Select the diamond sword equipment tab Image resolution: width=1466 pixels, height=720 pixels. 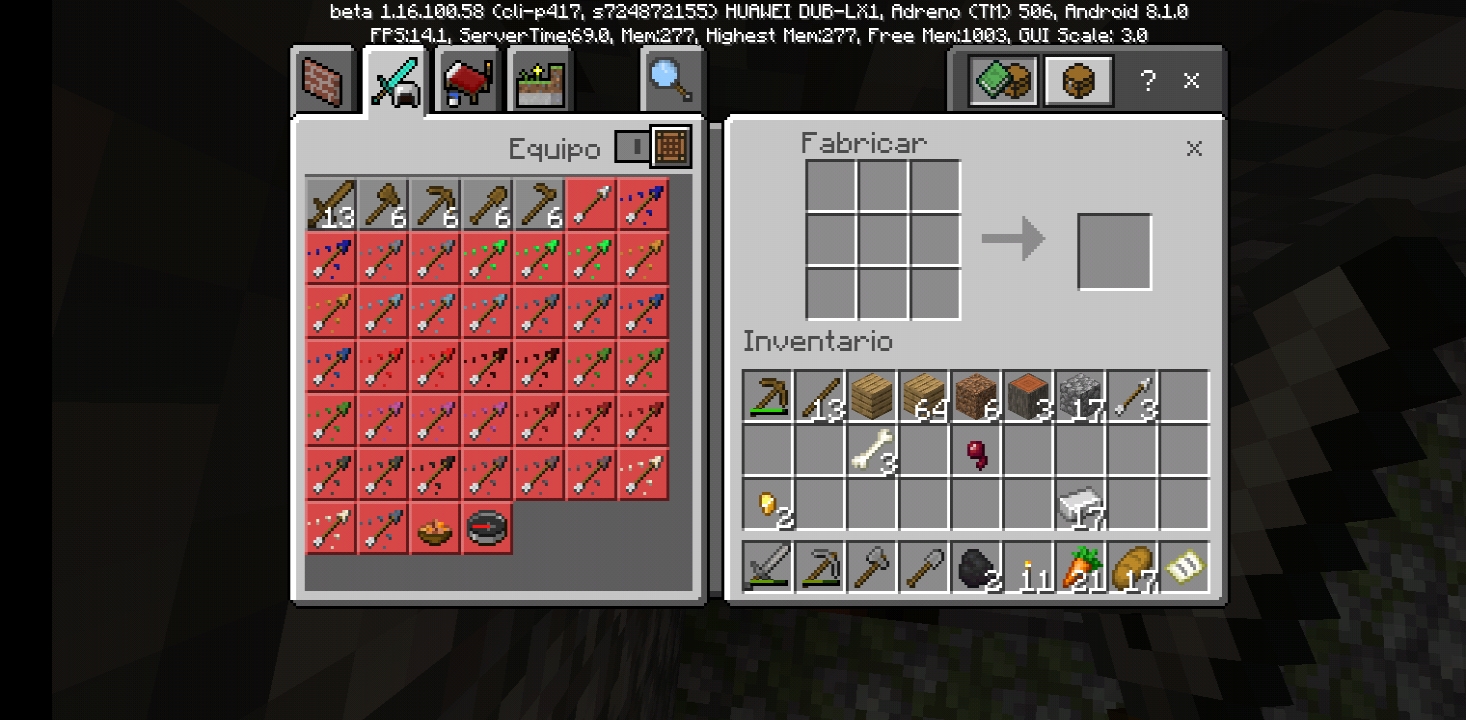pos(395,82)
